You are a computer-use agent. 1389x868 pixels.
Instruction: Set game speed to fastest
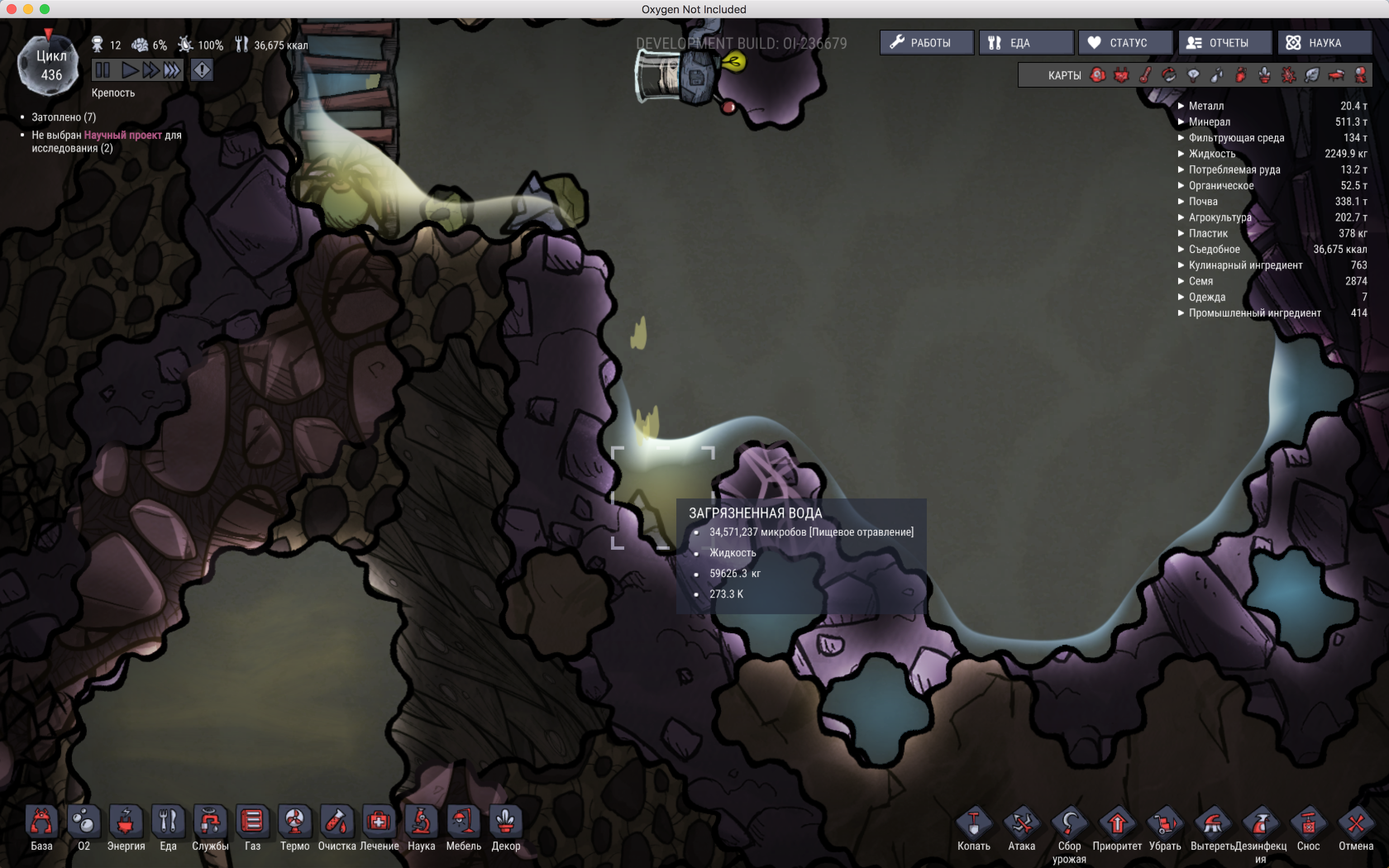[x=172, y=70]
